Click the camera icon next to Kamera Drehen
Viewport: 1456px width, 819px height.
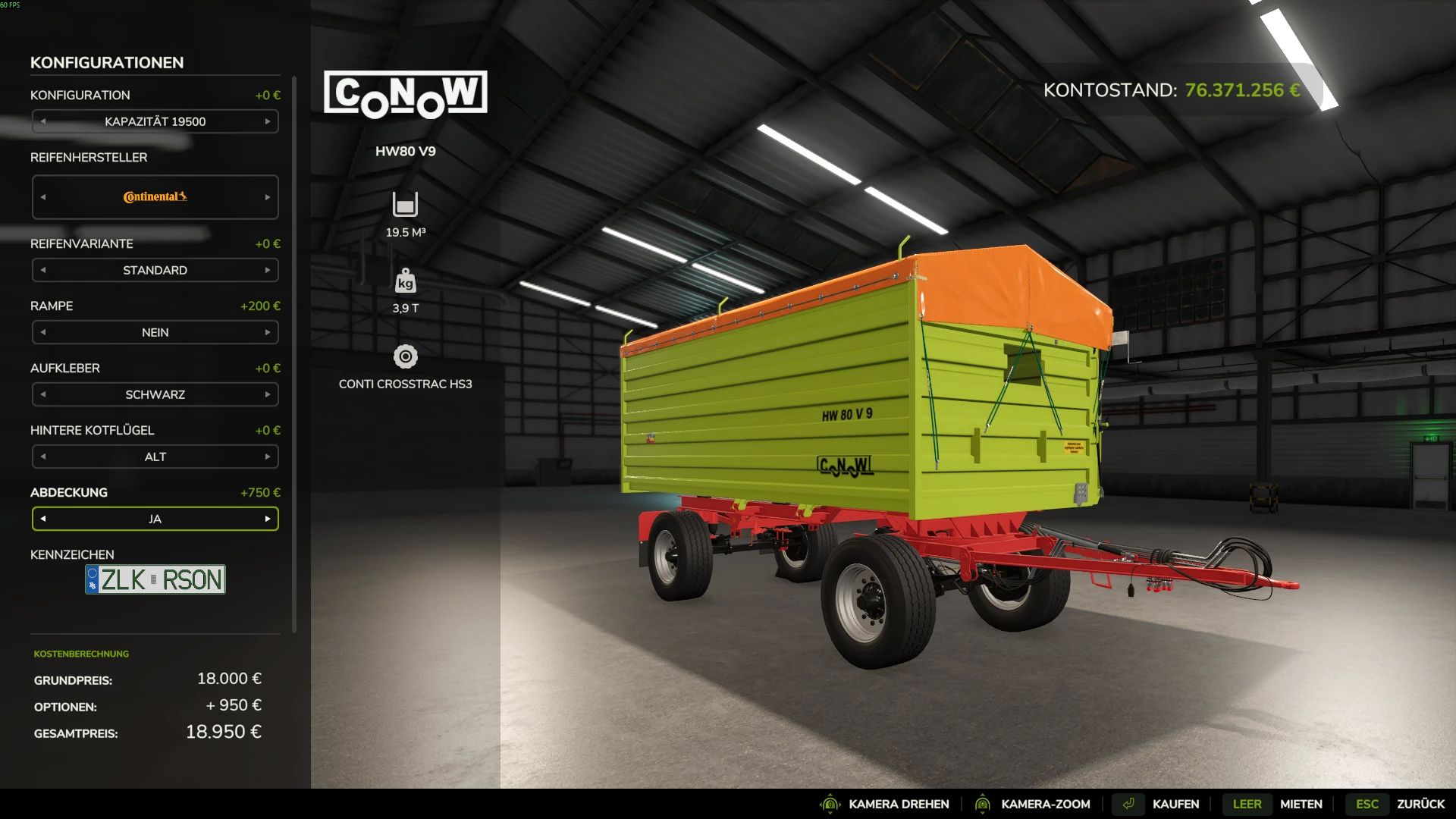(832, 804)
